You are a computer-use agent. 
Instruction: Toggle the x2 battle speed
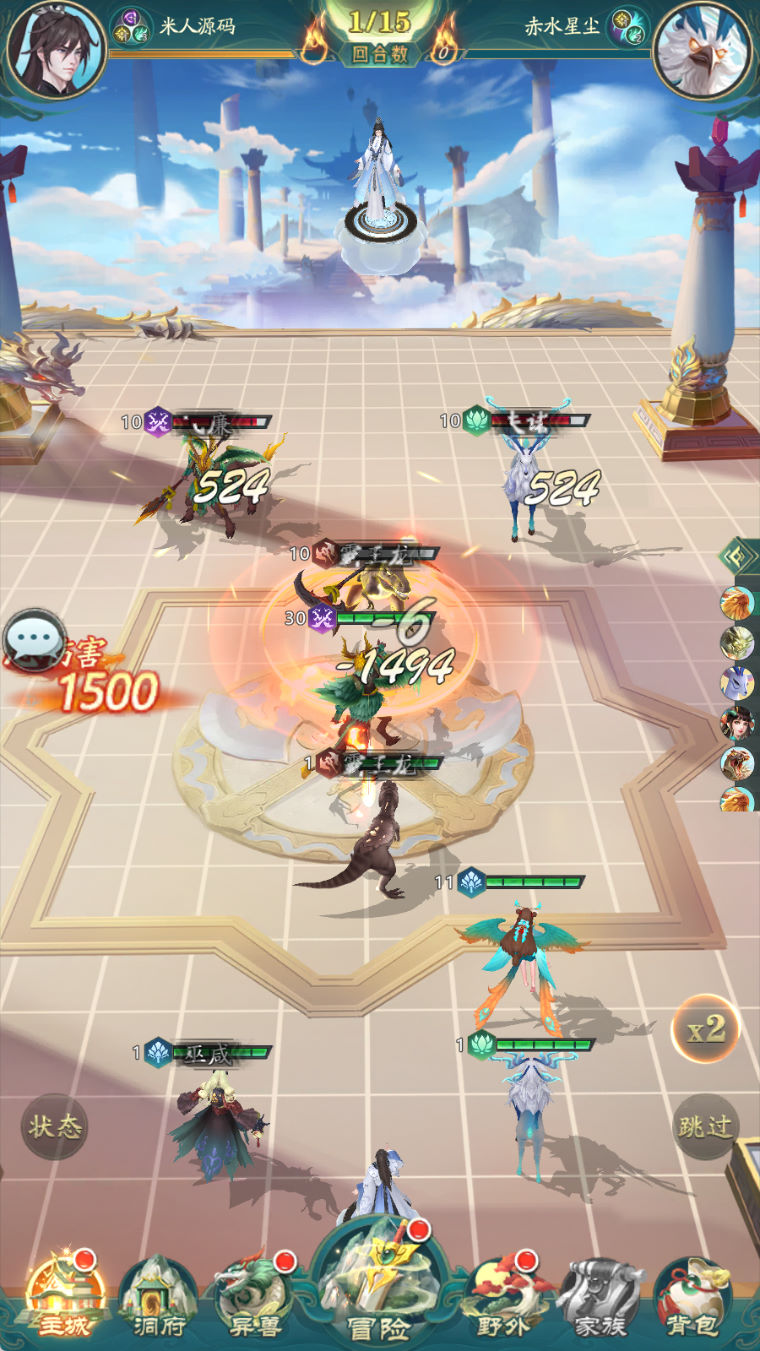pyautogui.click(x=705, y=1028)
